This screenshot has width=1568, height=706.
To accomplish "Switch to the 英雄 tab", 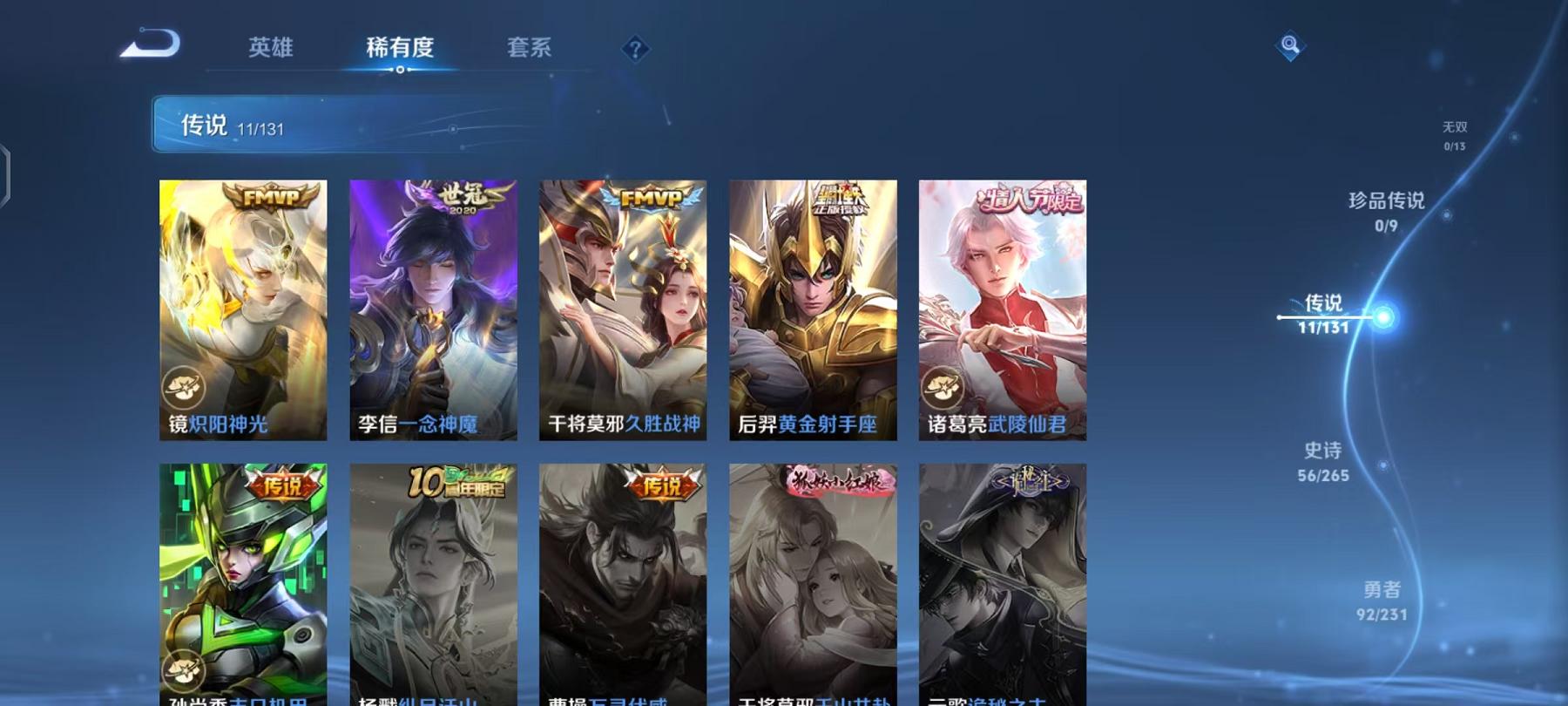I will (x=272, y=50).
